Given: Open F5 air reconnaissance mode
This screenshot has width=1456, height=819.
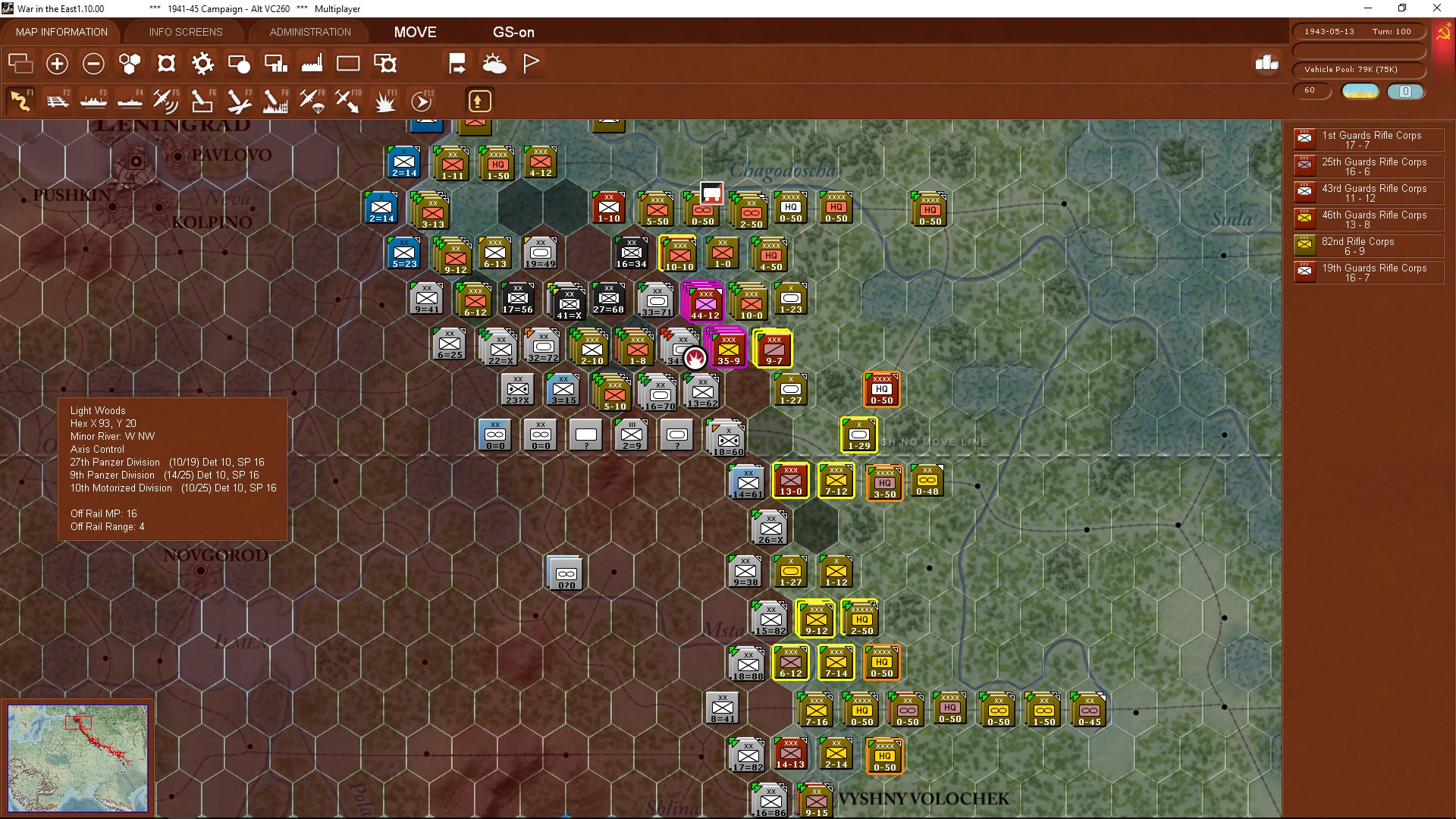Looking at the screenshot, I should [x=165, y=100].
